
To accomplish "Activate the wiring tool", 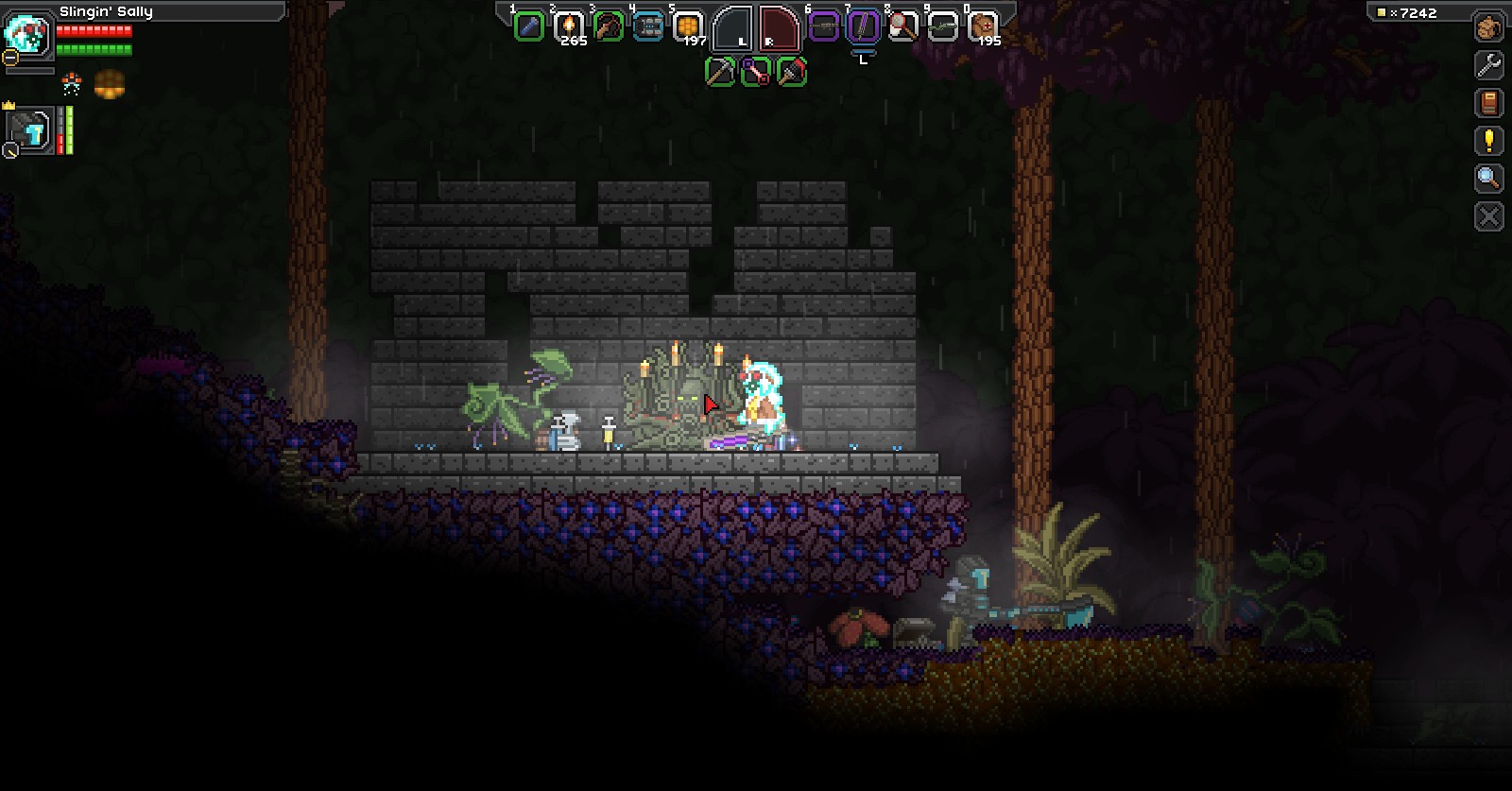I will pos(756,72).
